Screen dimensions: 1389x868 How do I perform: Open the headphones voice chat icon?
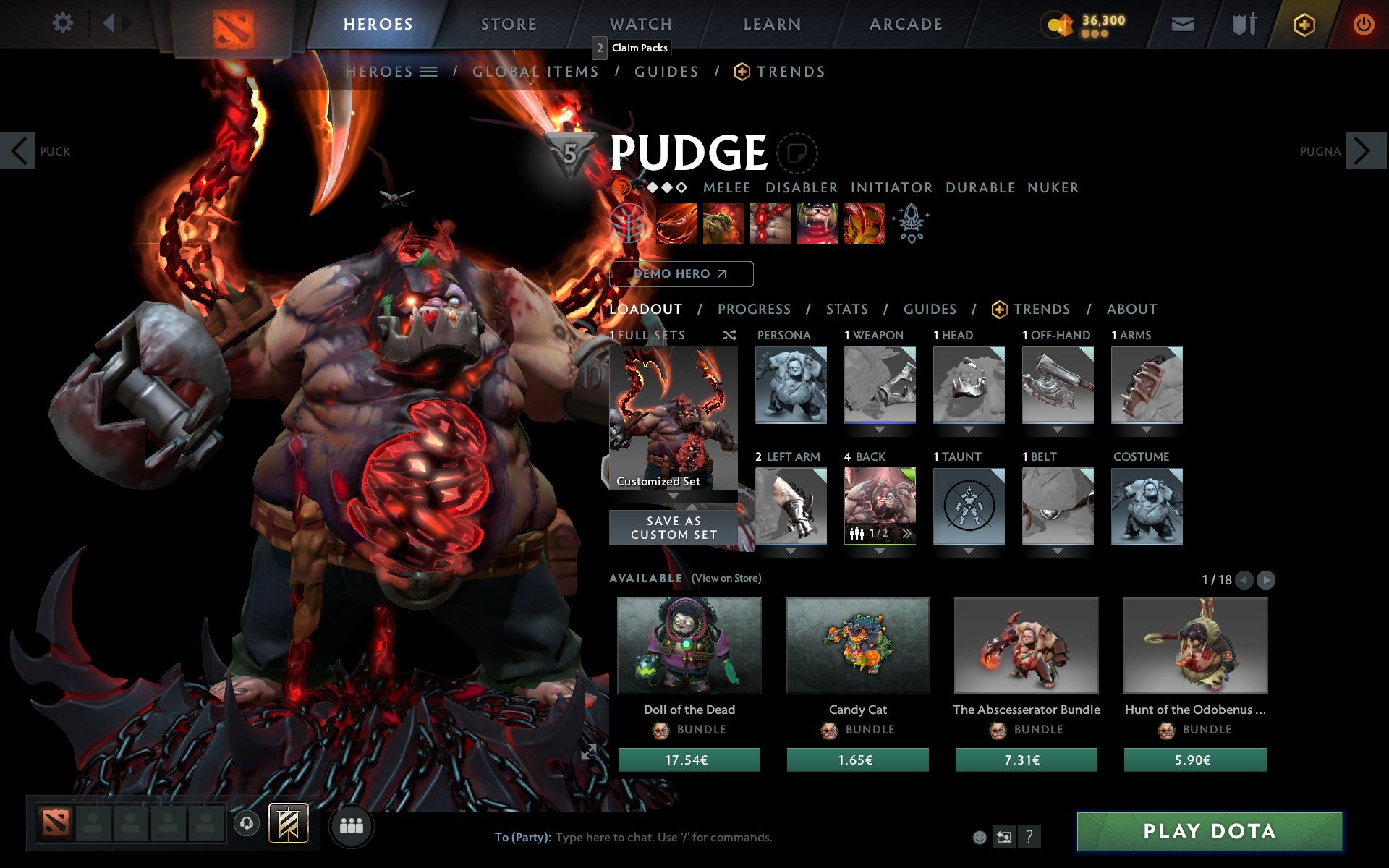(x=246, y=823)
